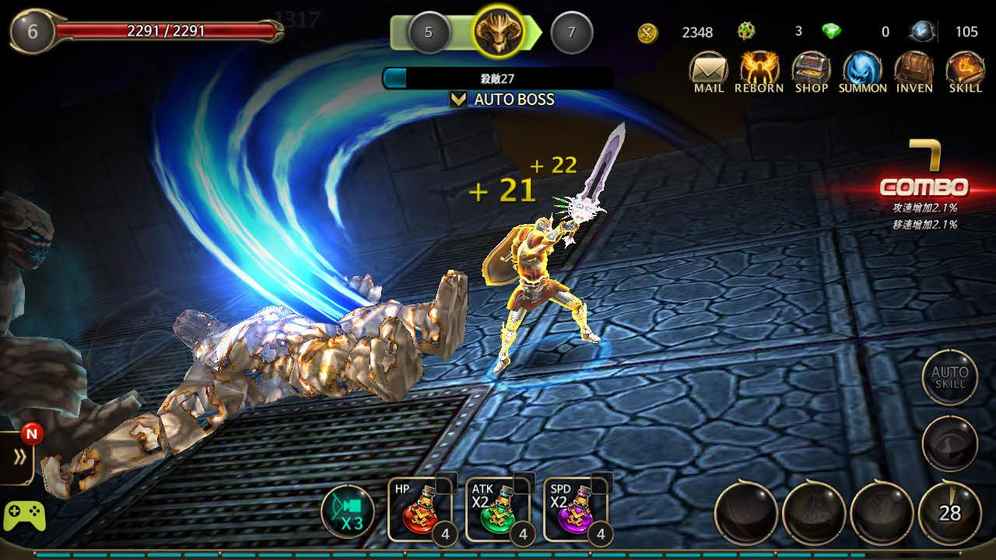Screen dimensions: 996x560
Task: Activate the skill on cooldown showing 28
Action: coord(948,512)
